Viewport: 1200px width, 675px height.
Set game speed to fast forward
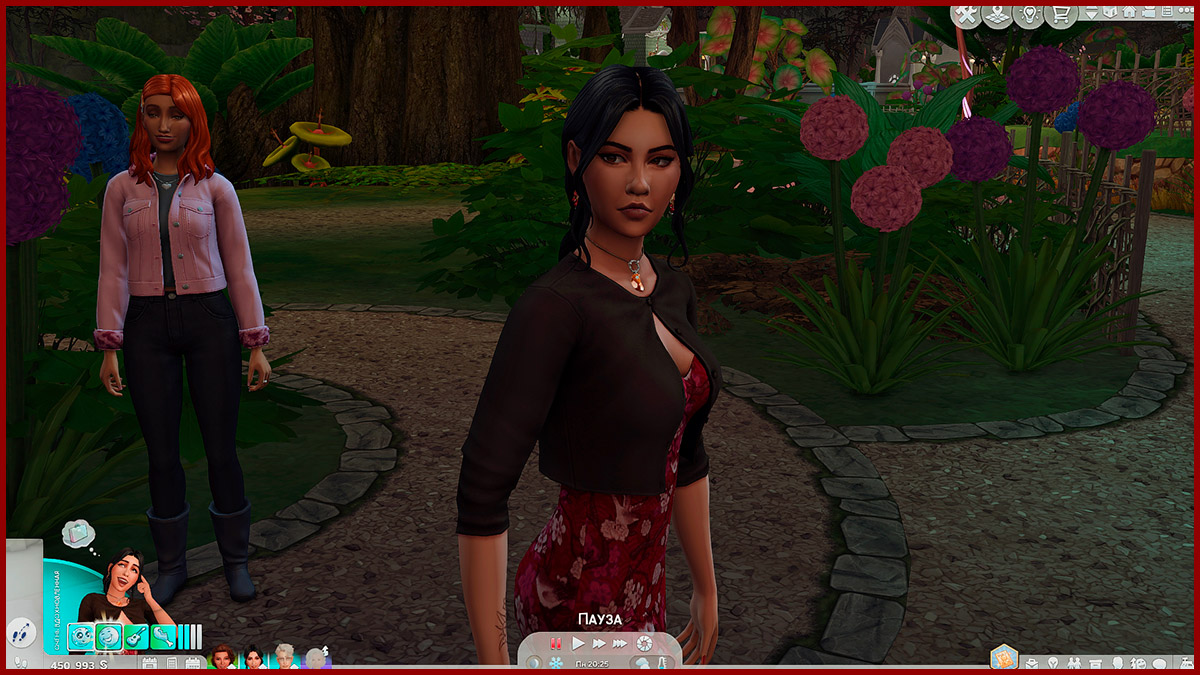coord(599,643)
